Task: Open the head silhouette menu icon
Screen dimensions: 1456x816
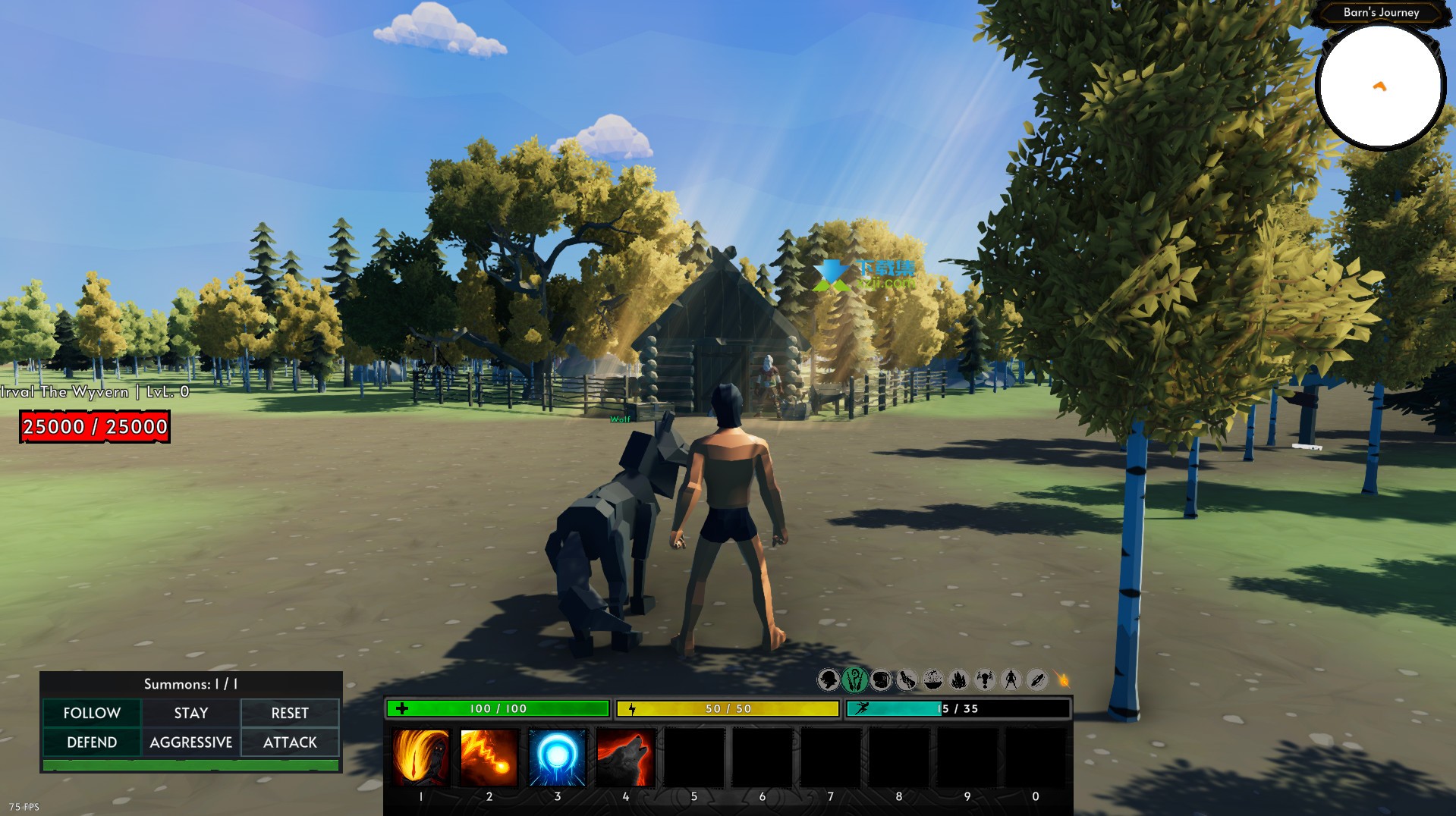Action: [829, 679]
